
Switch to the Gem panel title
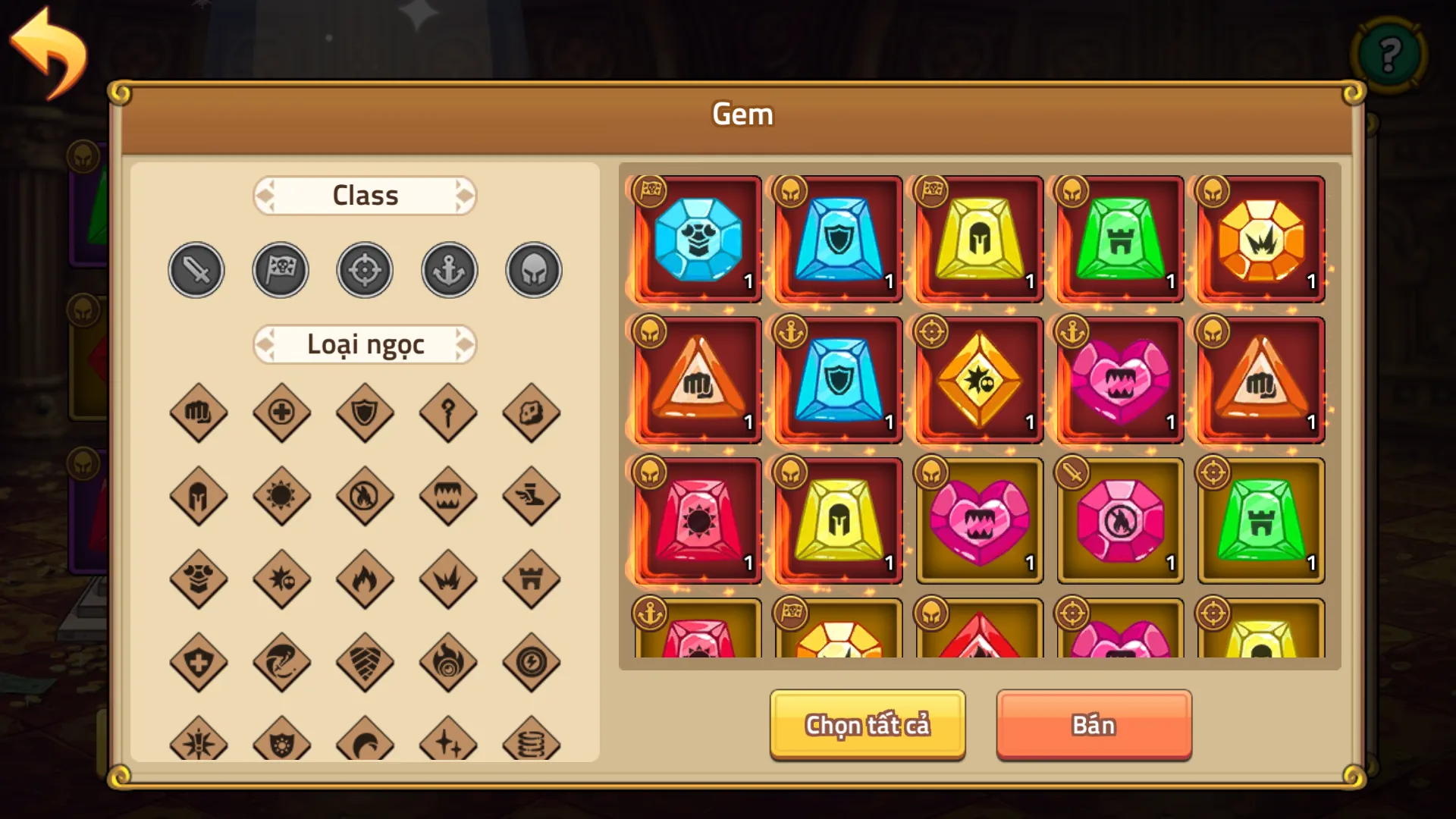[742, 114]
